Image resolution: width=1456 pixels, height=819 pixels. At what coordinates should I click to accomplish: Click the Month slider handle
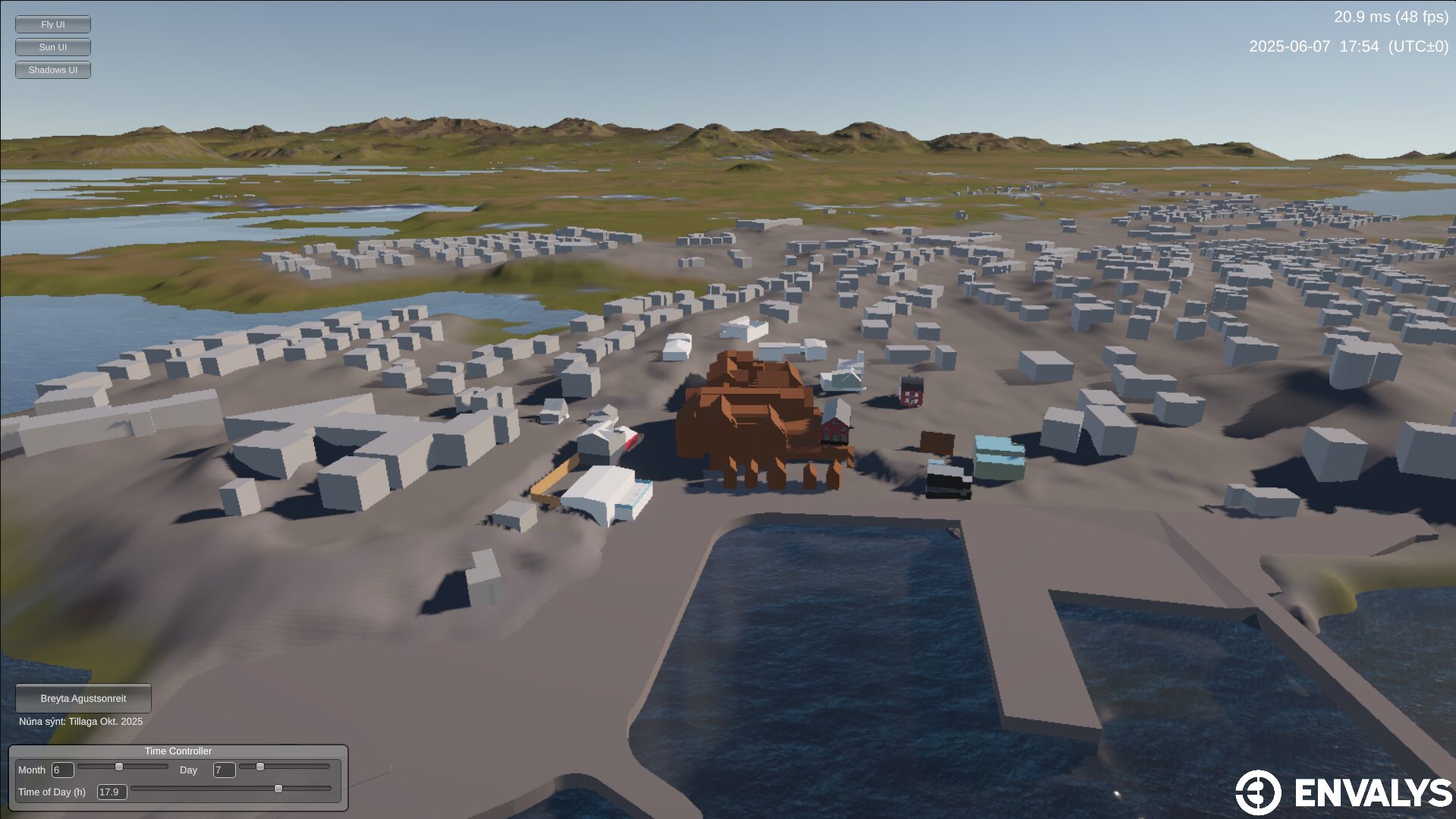pos(119,767)
